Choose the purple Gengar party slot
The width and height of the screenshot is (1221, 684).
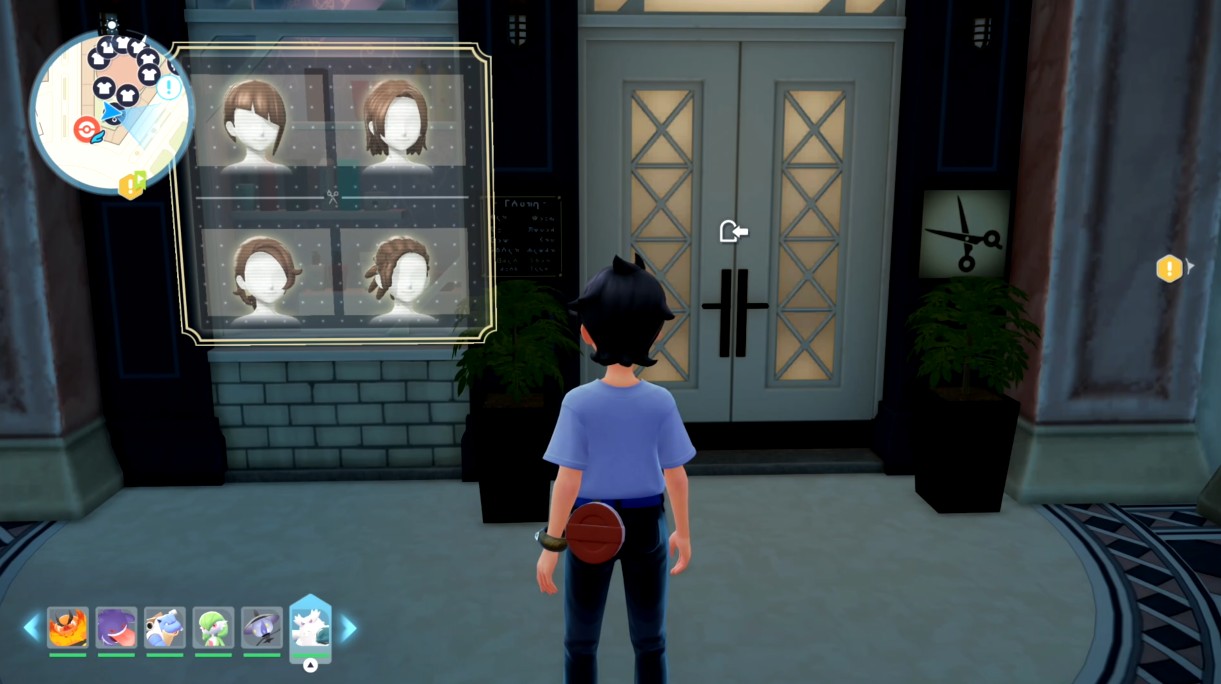coord(116,628)
